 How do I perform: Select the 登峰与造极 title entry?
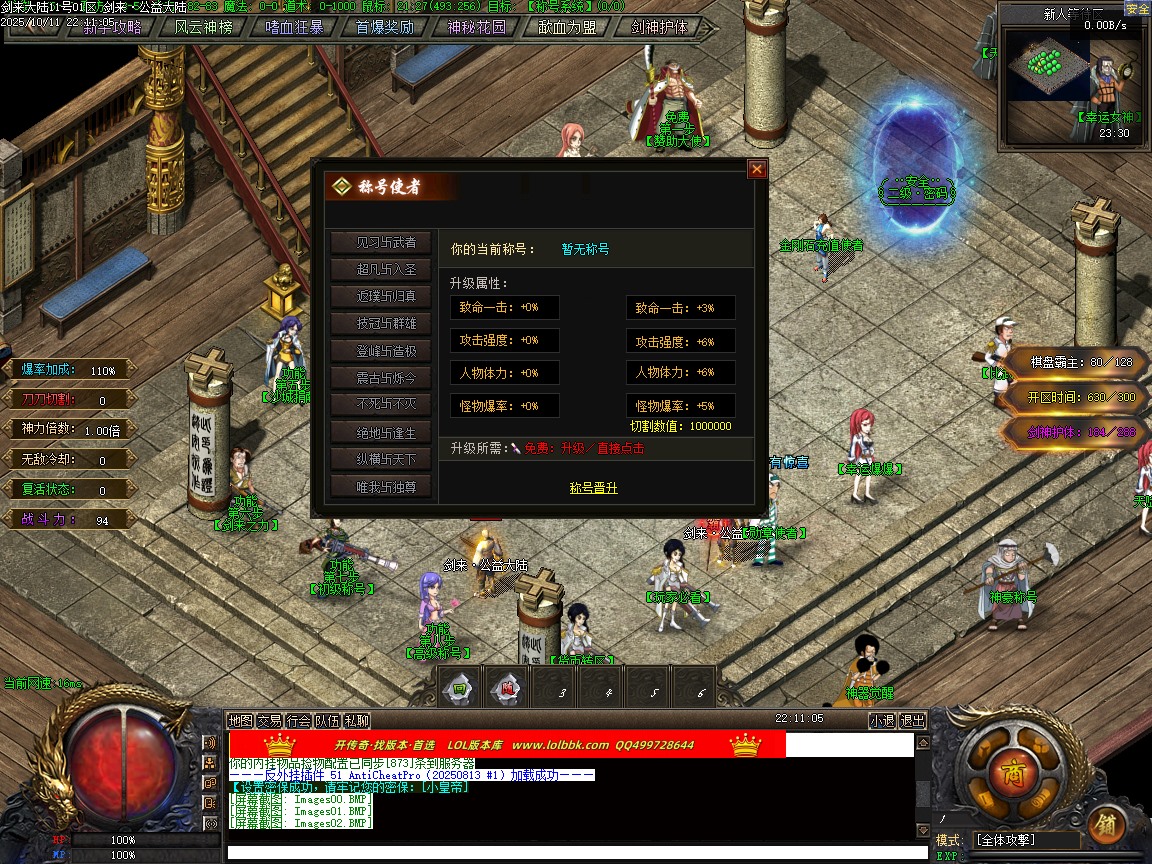(380, 352)
